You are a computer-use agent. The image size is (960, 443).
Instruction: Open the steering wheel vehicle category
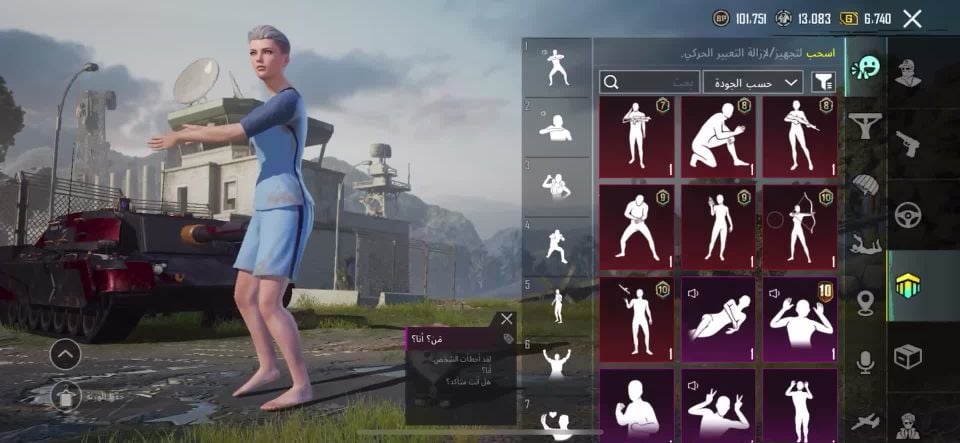pos(907,214)
